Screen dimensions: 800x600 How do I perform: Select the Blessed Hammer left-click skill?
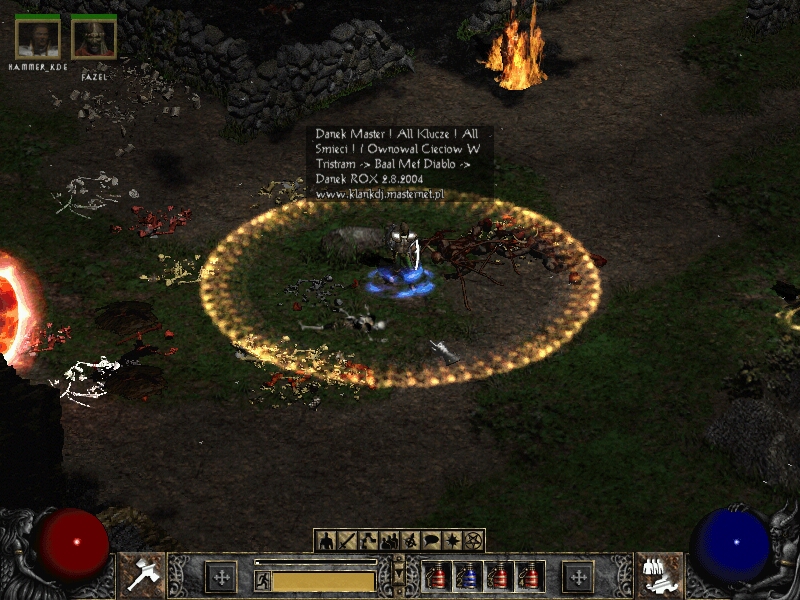click(x=141, y=574)
